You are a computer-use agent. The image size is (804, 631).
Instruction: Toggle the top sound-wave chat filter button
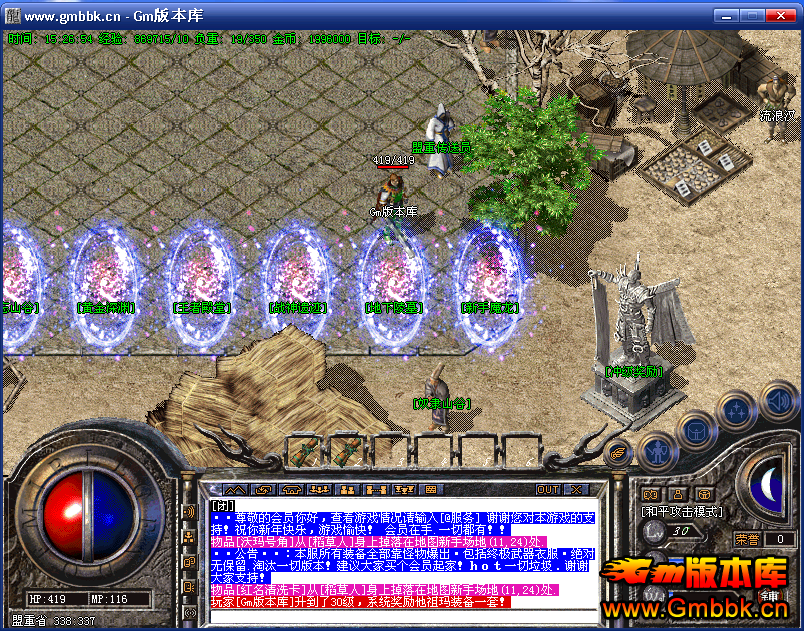pos(189,513)
